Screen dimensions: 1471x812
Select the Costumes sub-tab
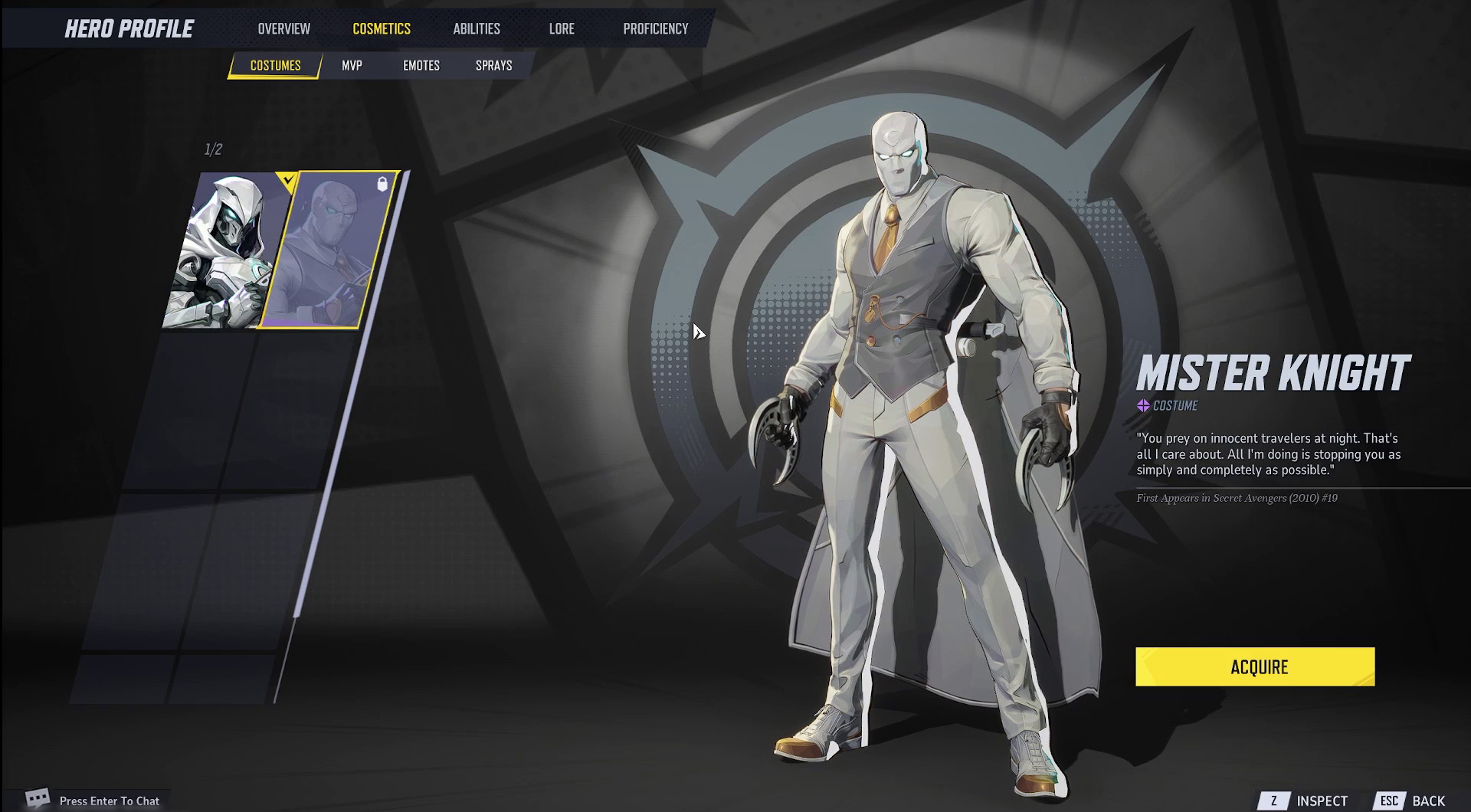pyautogui.click(x=275, y=66)
